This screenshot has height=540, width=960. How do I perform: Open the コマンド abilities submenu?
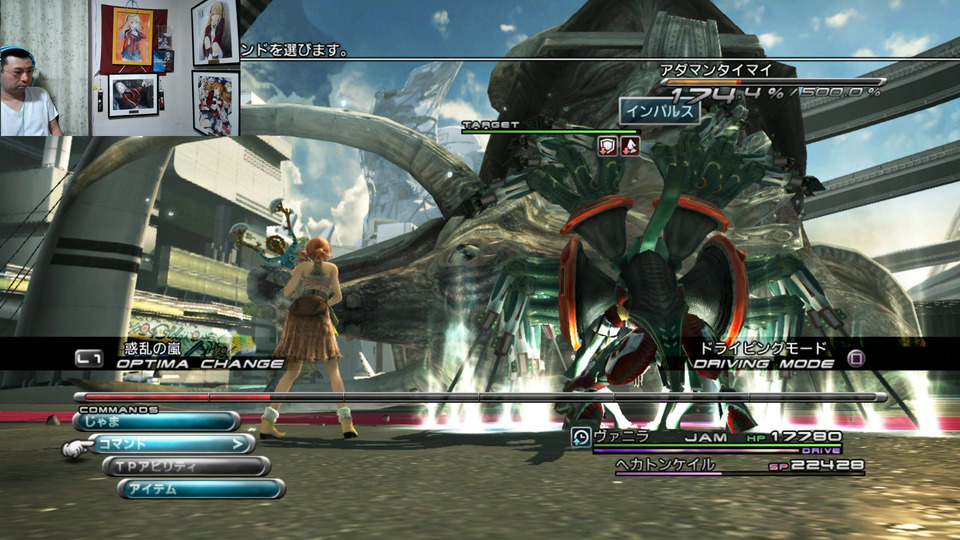tap(172, 444)
